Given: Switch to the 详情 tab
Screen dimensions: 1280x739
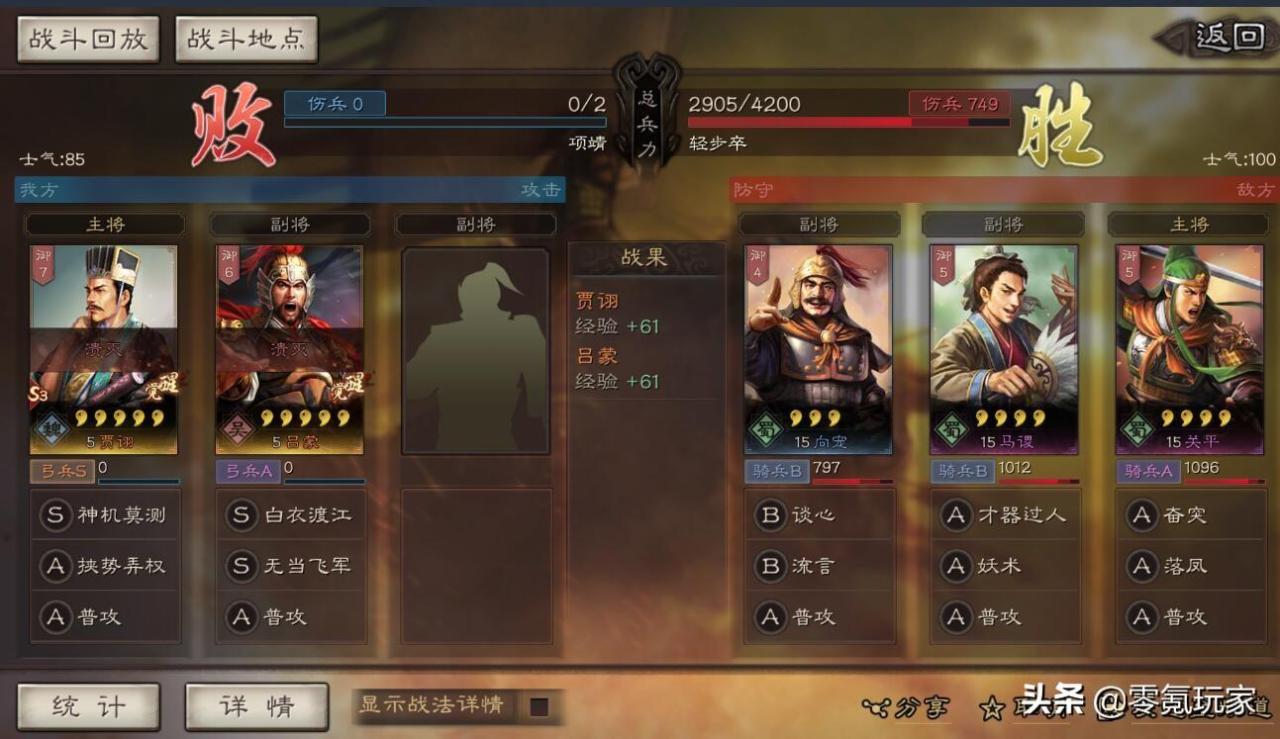Looking at the screenshot, I should (256, 706).
